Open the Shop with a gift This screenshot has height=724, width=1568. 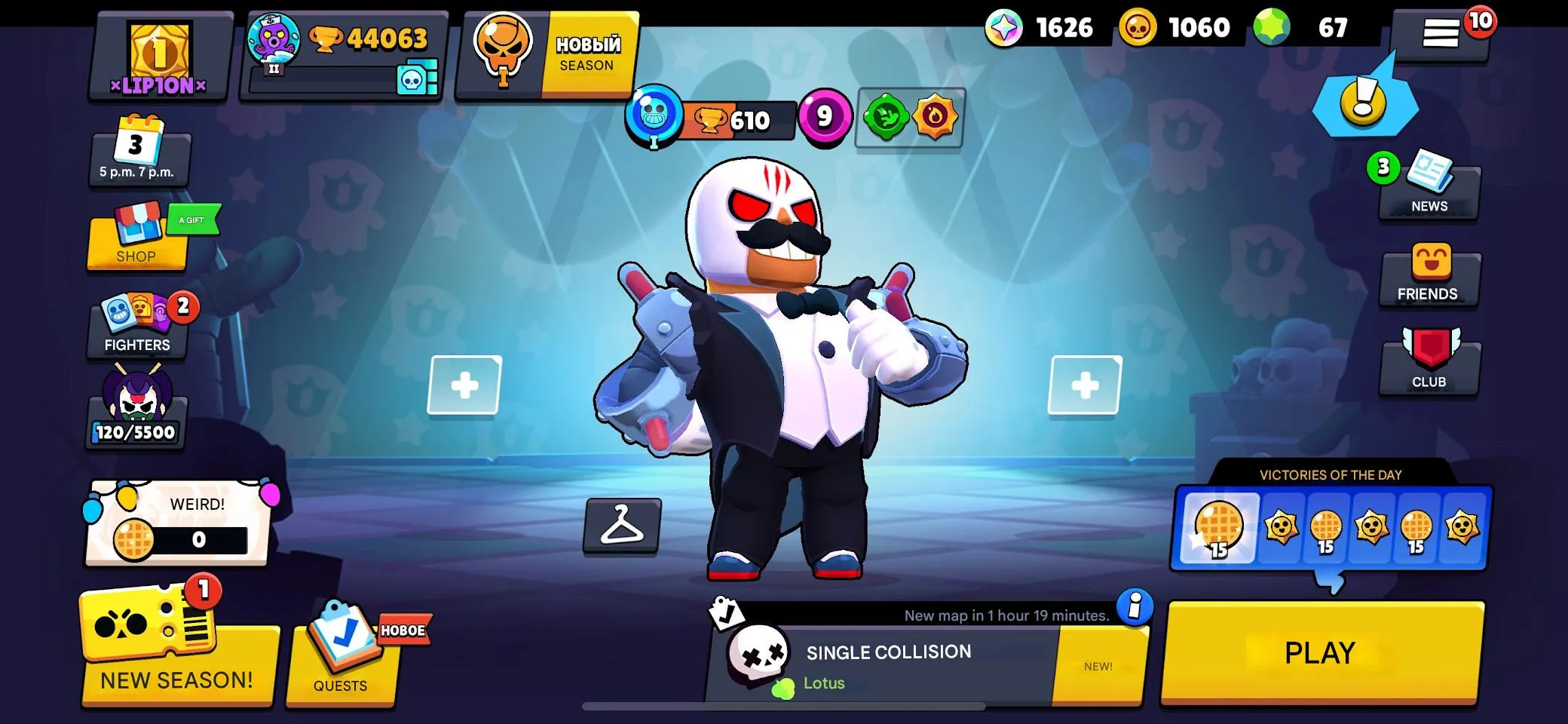[136, 241]
